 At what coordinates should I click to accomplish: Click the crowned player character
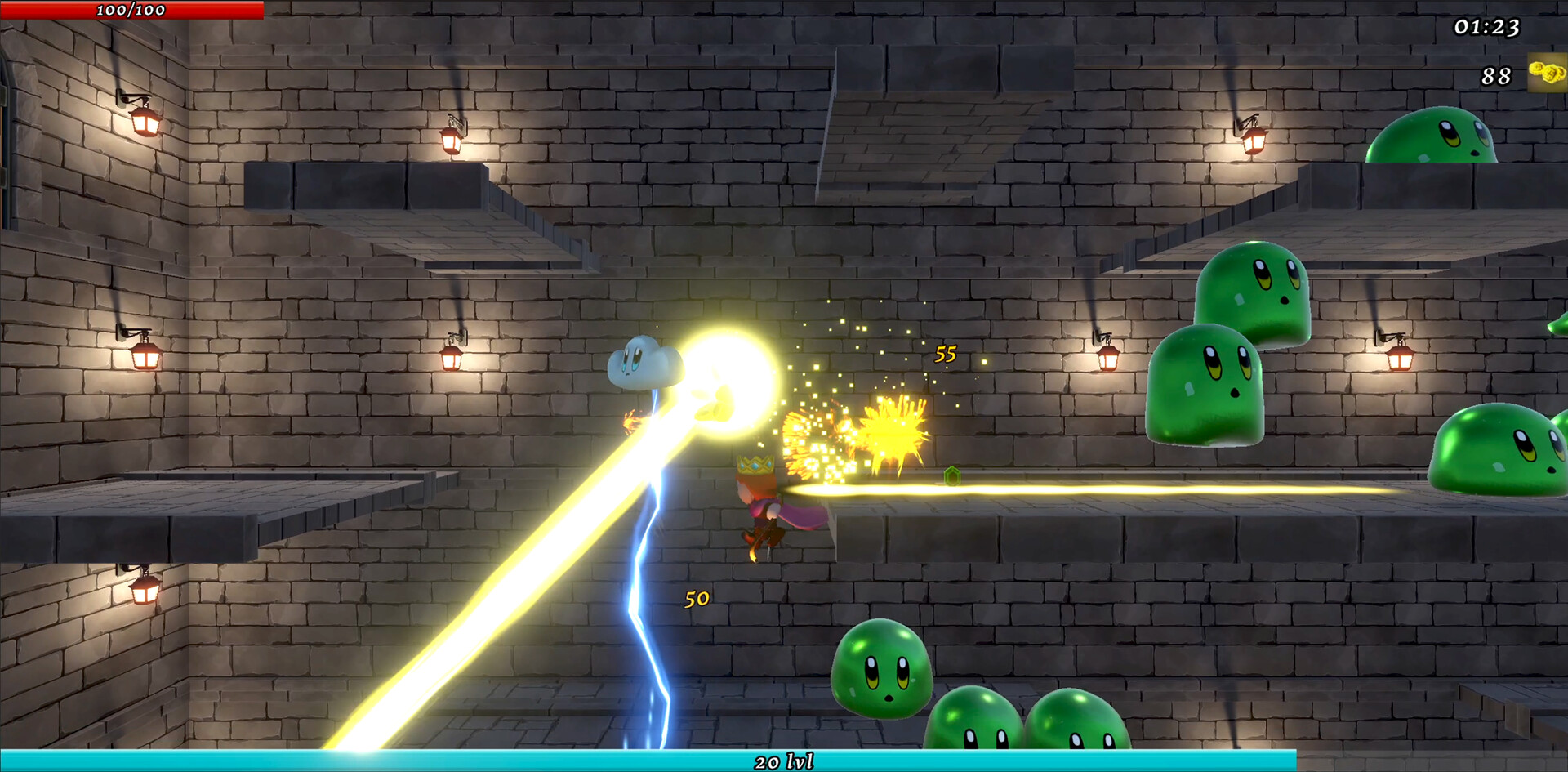pyautogui.click(x=759, y=498)
